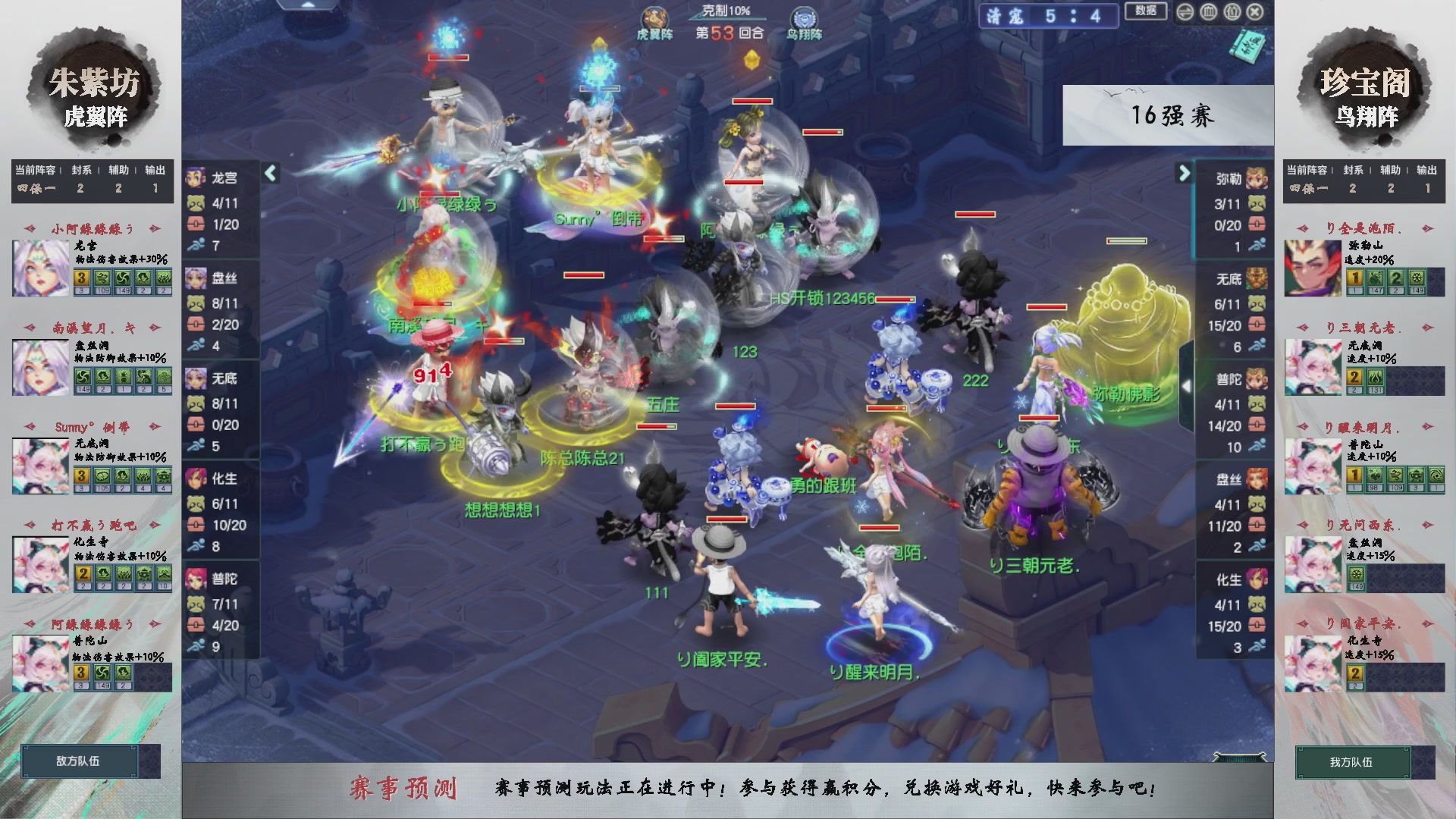Select the 普陀 portrait in the left roster

[x=197, y=579]
